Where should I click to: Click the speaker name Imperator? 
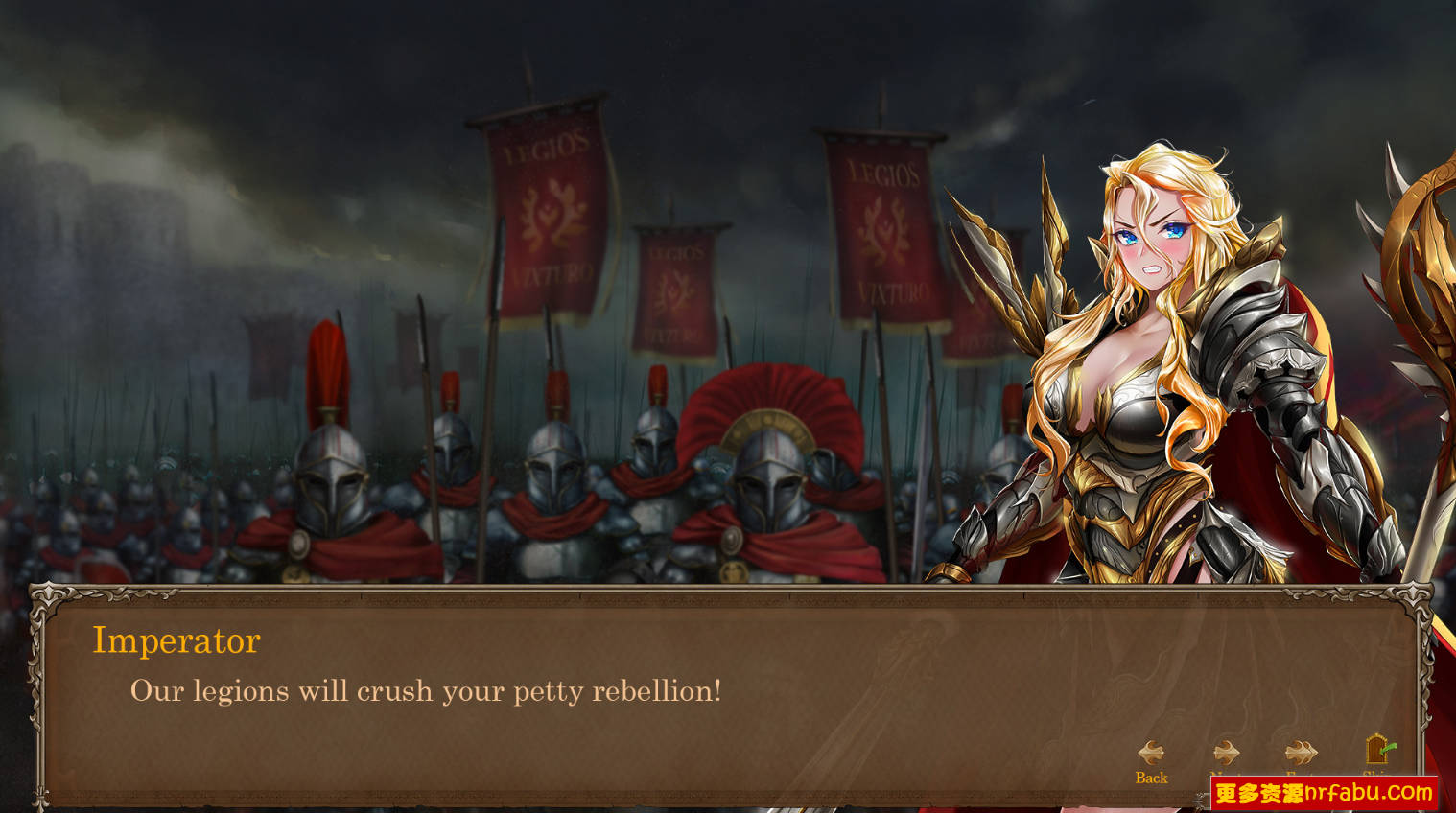(176, 640)
